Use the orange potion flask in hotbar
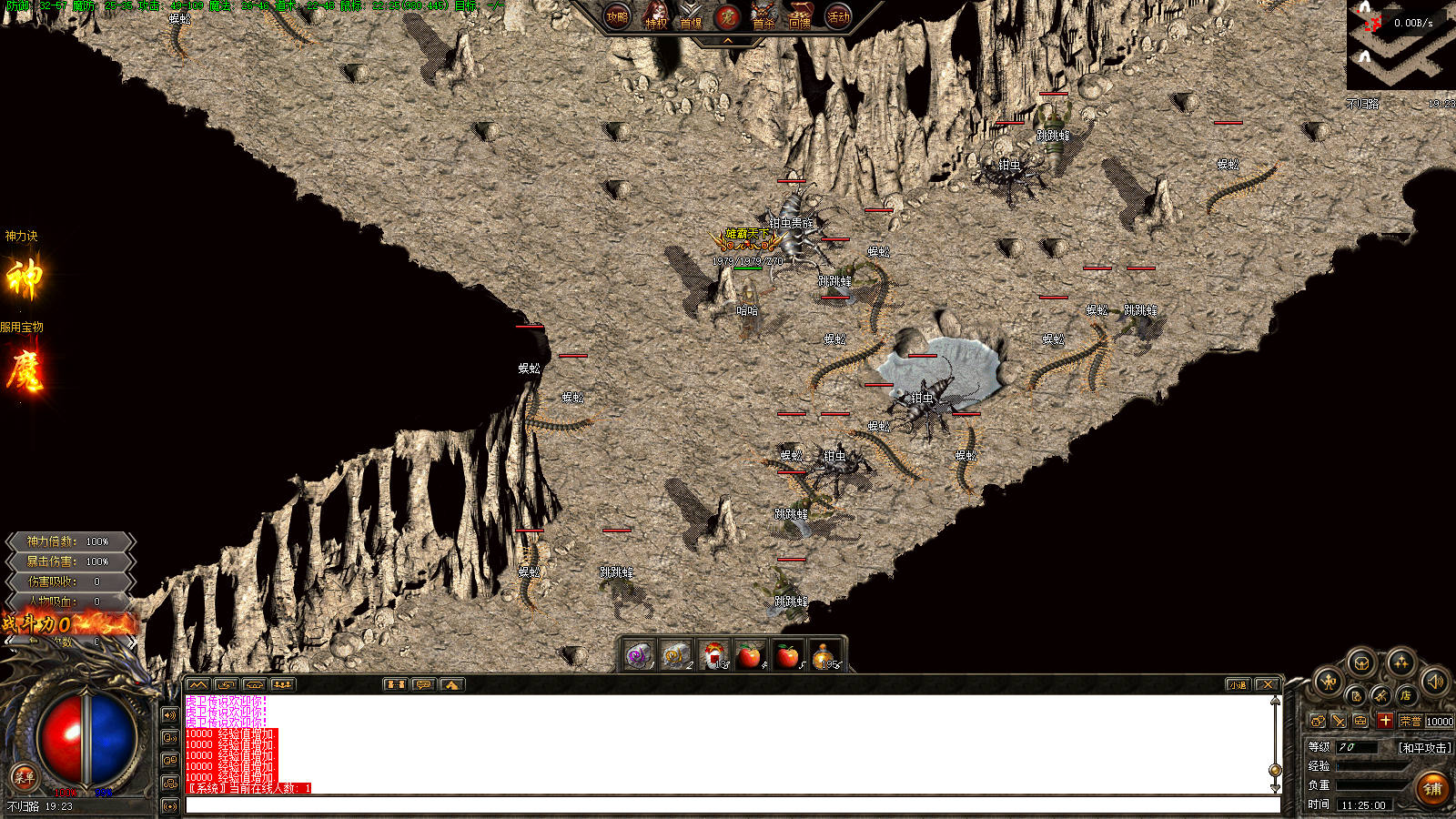 [825, 655]
